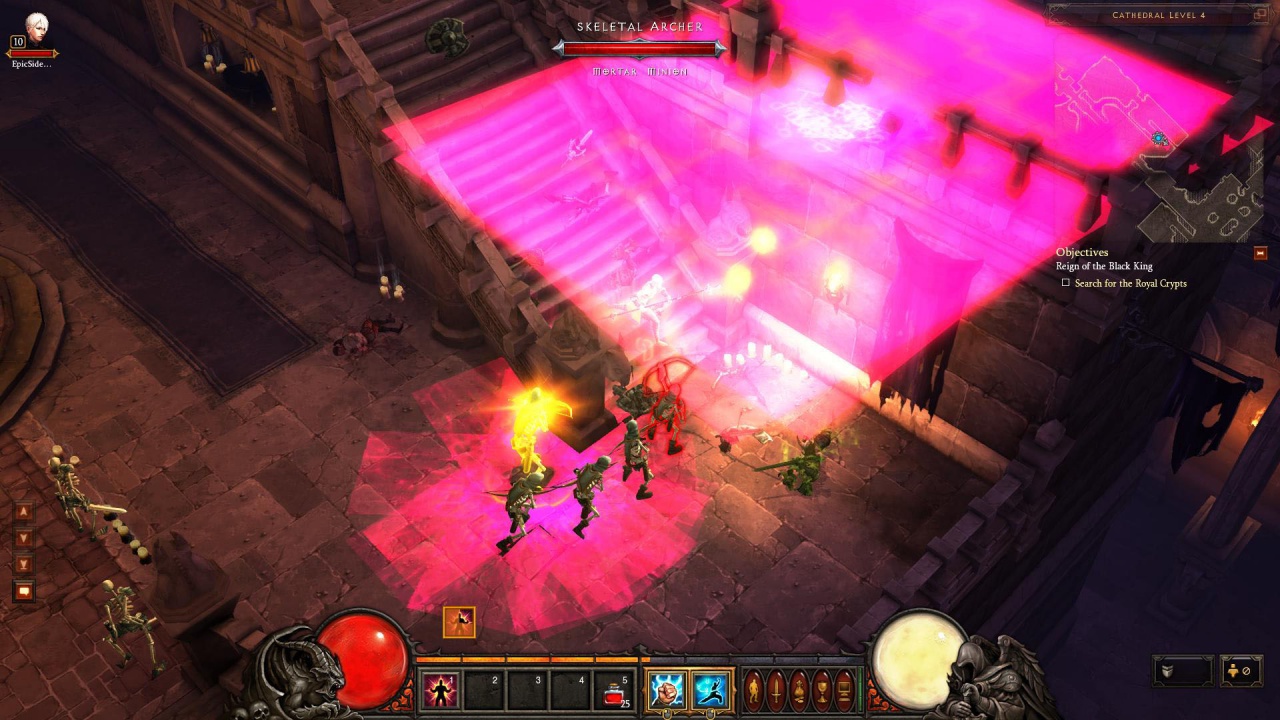Viewport: 1280px width, 720px height.
Task: Open the character sheet from the figure icon
Action: [755, 690]
